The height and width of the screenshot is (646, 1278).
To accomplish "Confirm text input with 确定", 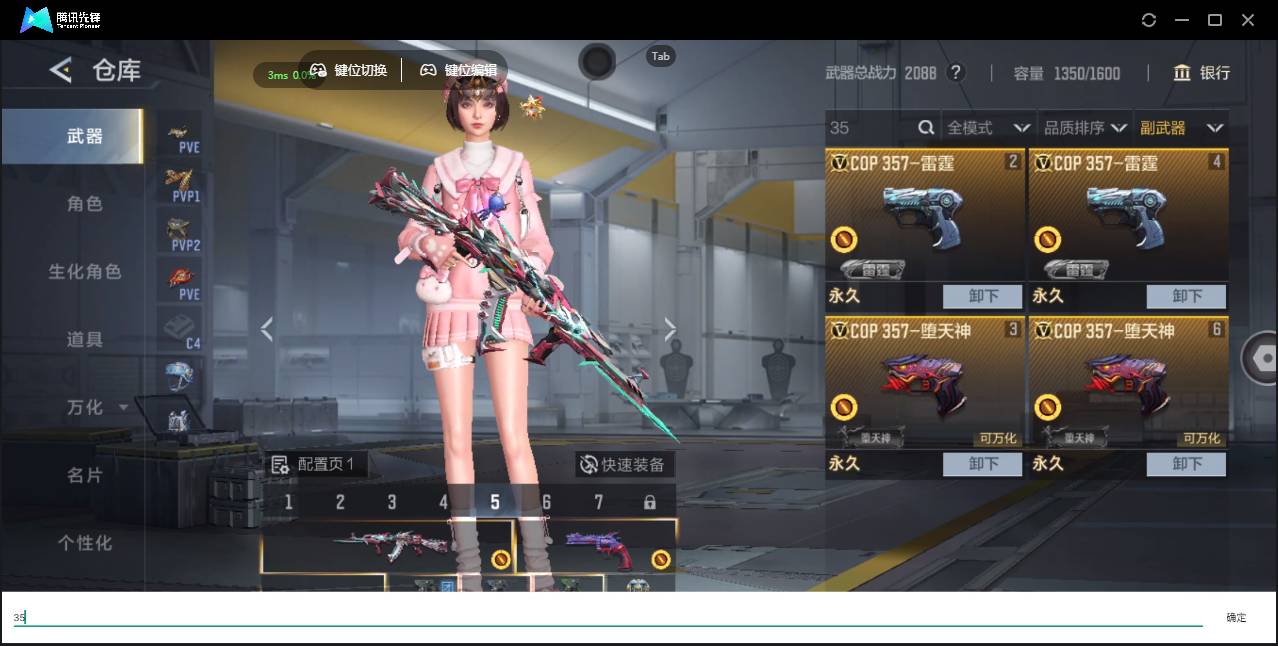I will (x=1236, y=618).
